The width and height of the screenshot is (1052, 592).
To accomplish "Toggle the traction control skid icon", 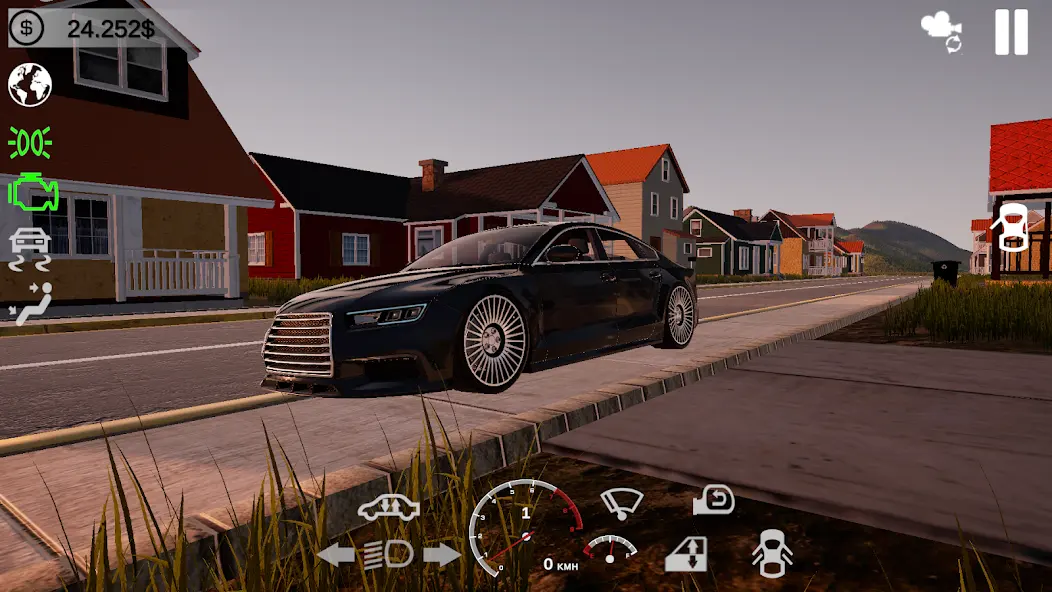I will click(x=30, y=249).
